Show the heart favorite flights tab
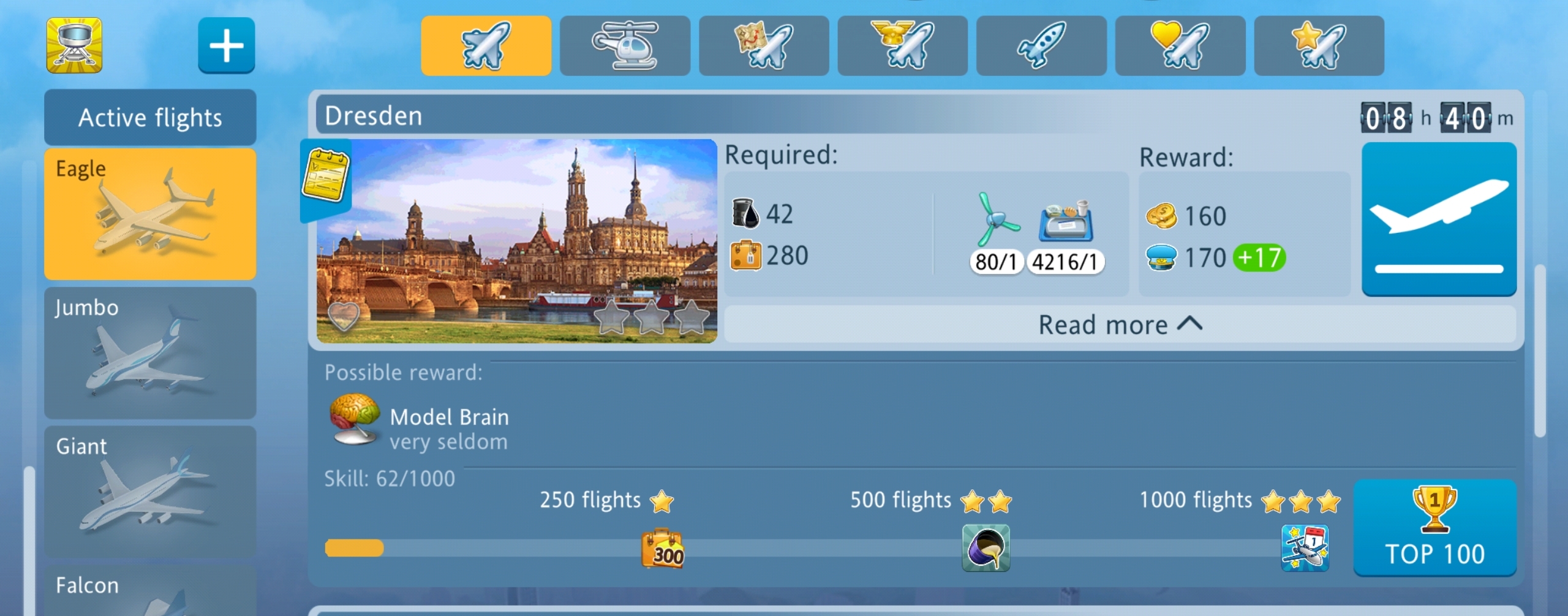 pyautogui.click(x=1180, y=46)
